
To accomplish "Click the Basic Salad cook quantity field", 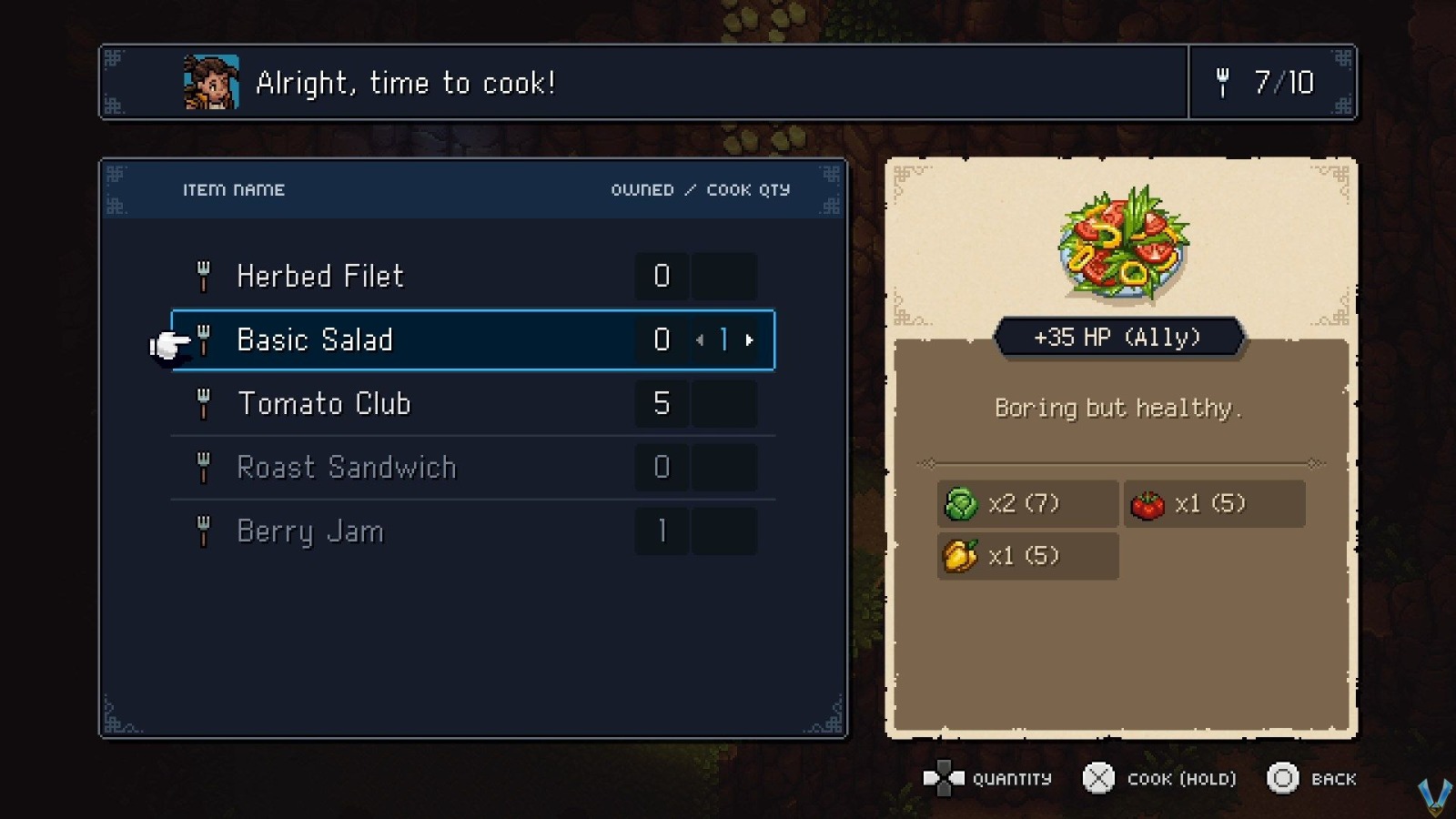I will coord(723,339).
